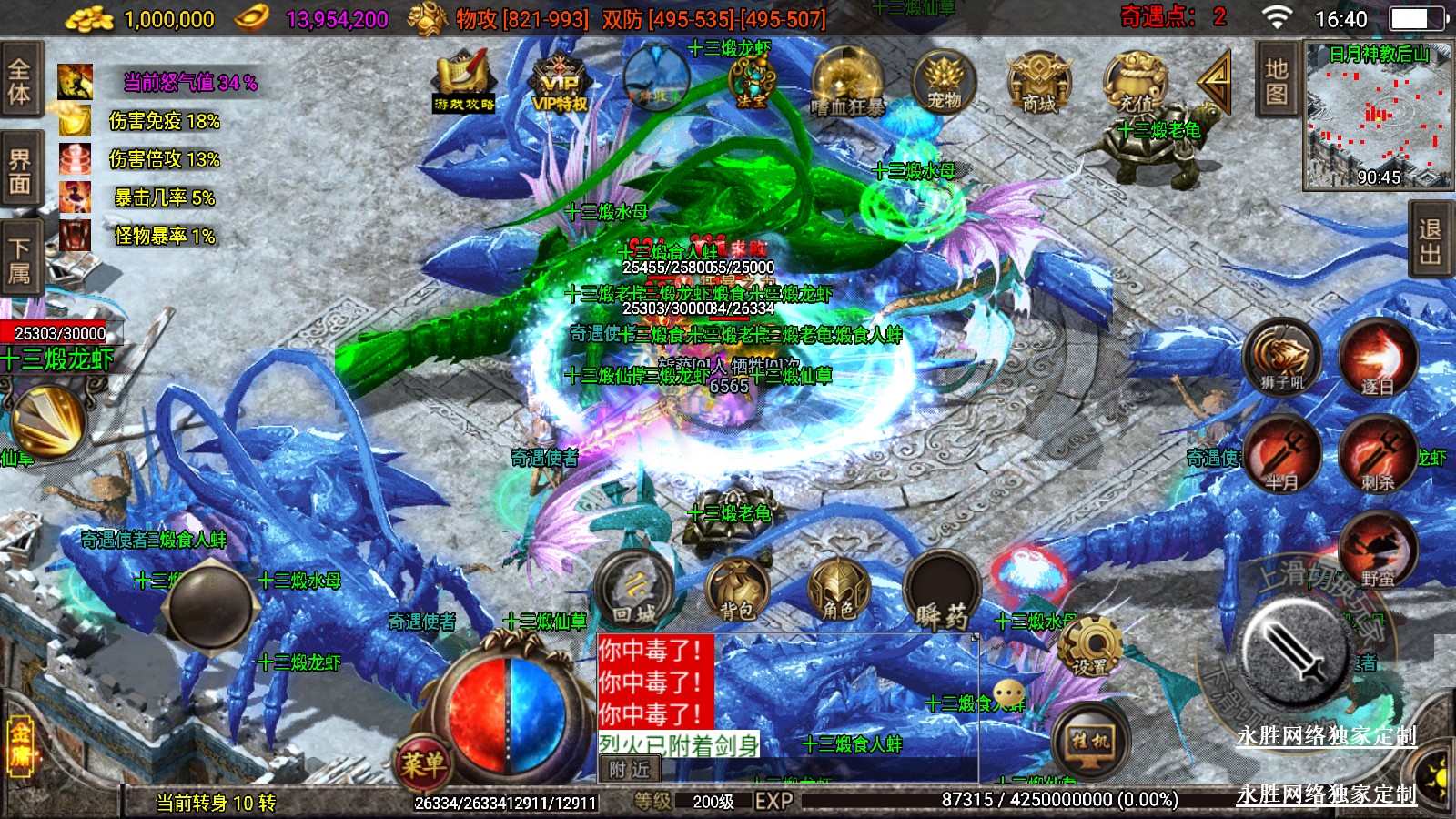Toggle 挂机 auto-battle
Screen dimensions: 1456x819
point(1090,740)
